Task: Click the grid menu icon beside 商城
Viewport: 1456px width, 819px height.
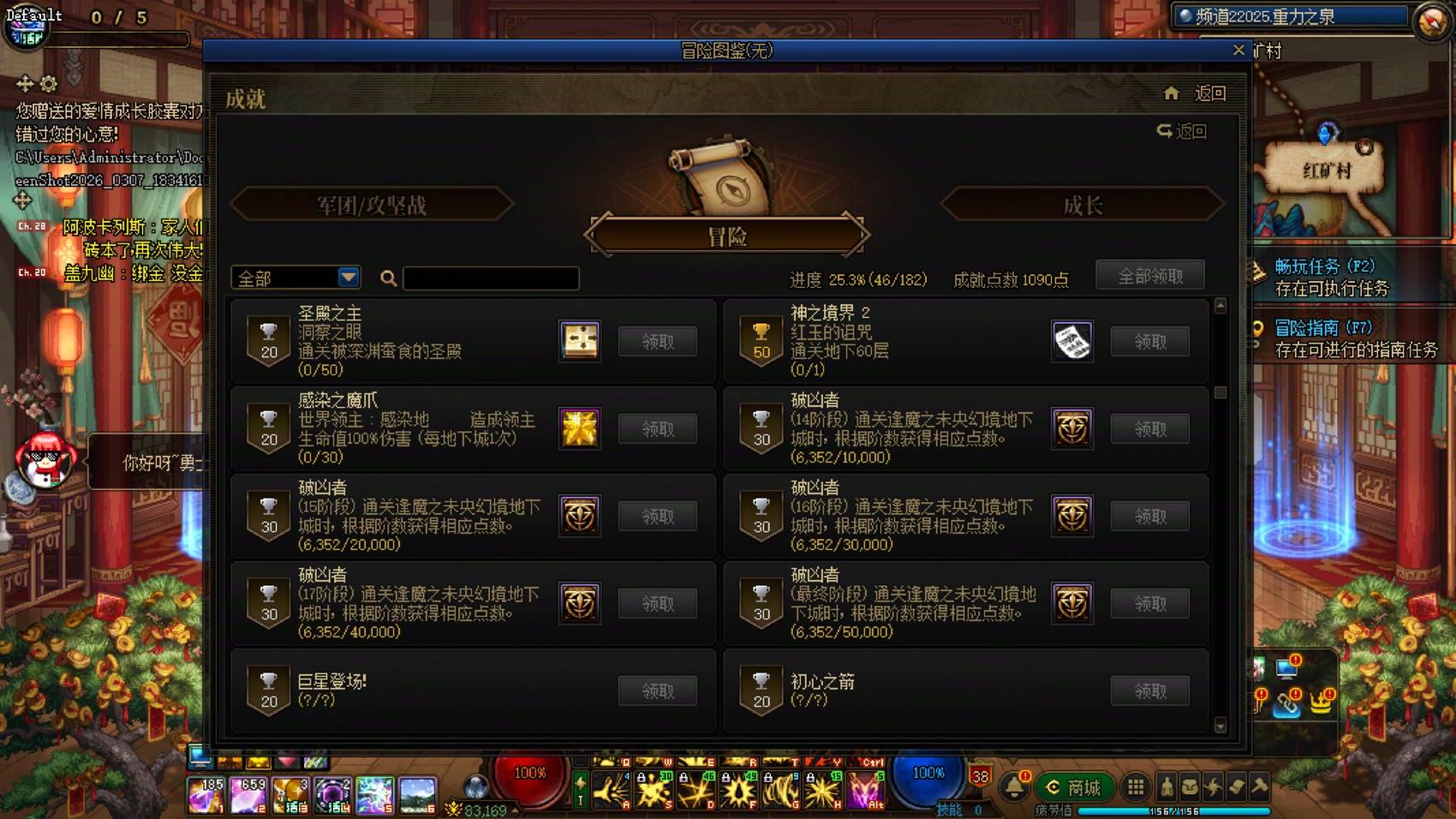Action: [x=1137, y=788]
